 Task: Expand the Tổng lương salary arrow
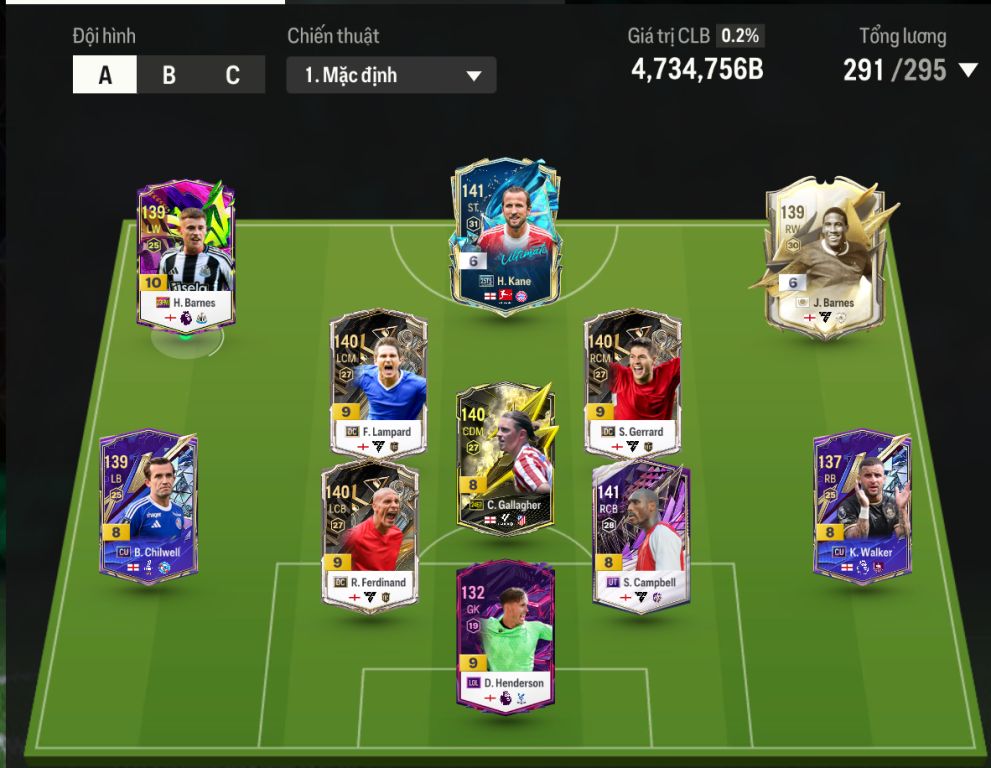pyautogui.click(x=967, y=71)
